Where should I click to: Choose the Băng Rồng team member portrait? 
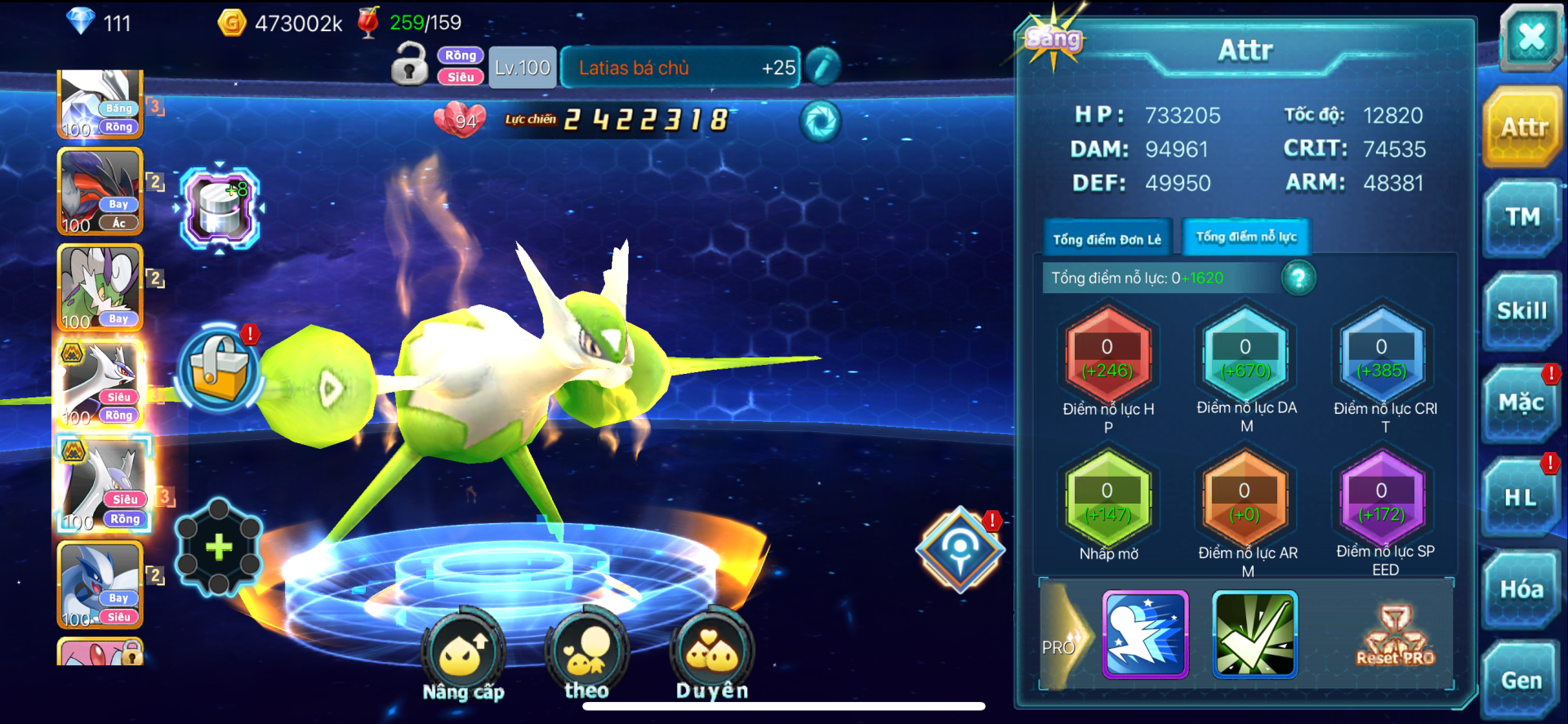[x=100, y=104]
